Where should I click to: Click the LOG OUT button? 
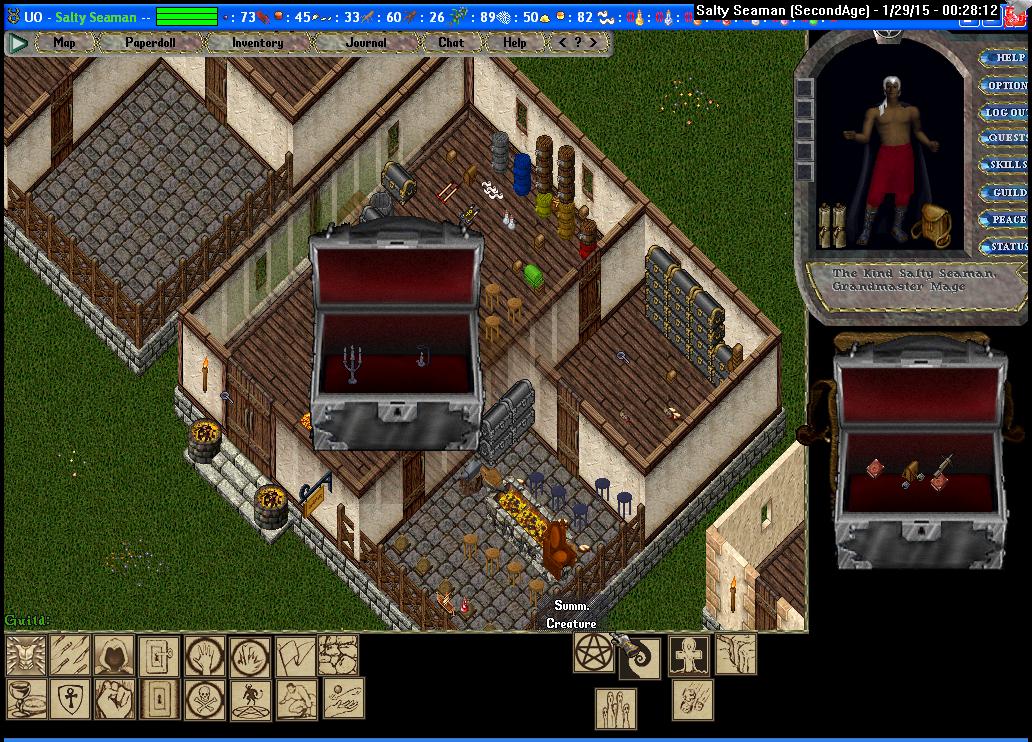(x=1006, y=112)
